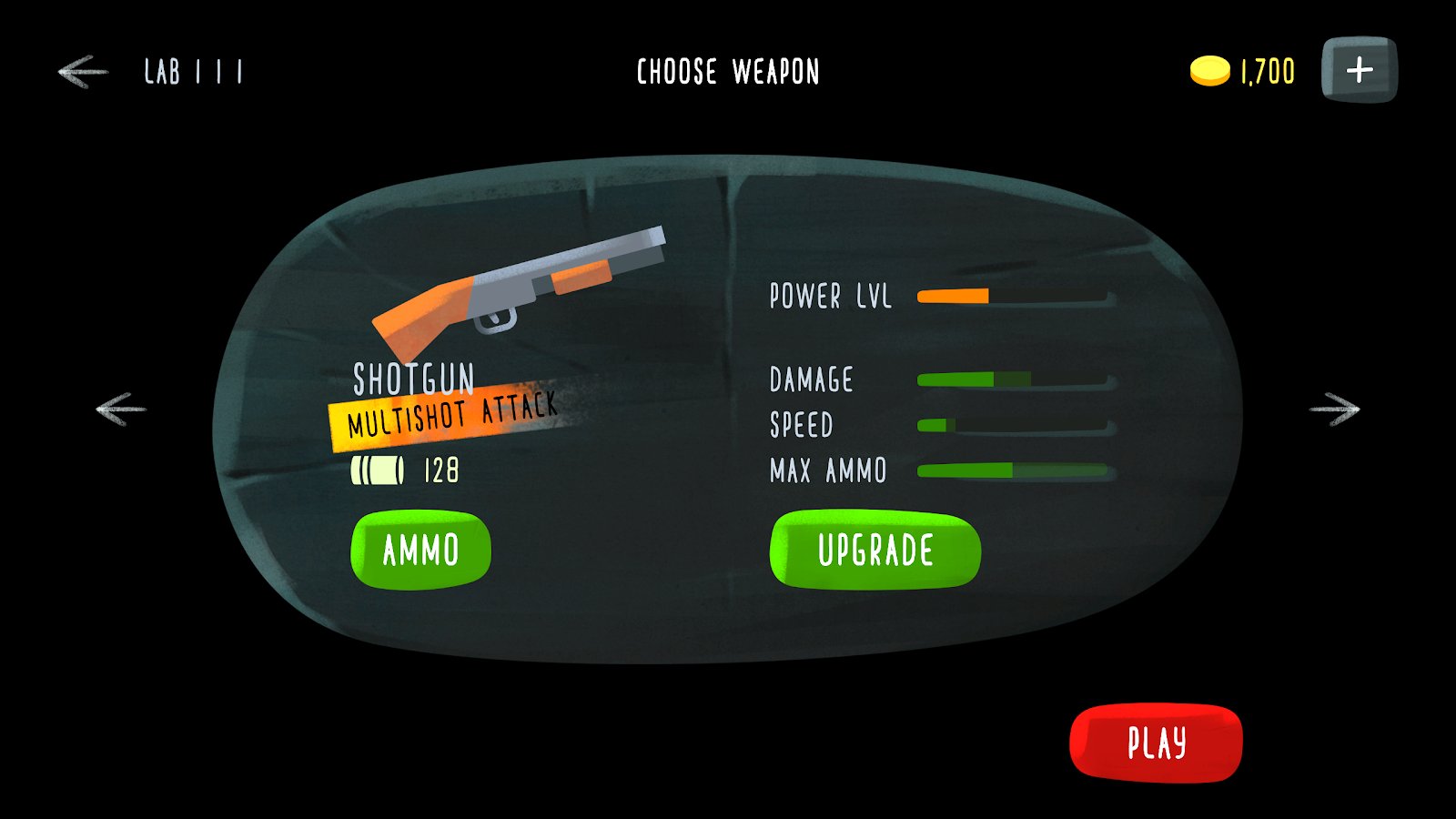Upgrade the shotgun
This screenshot has width=1456, height=819.
[875, 550]
